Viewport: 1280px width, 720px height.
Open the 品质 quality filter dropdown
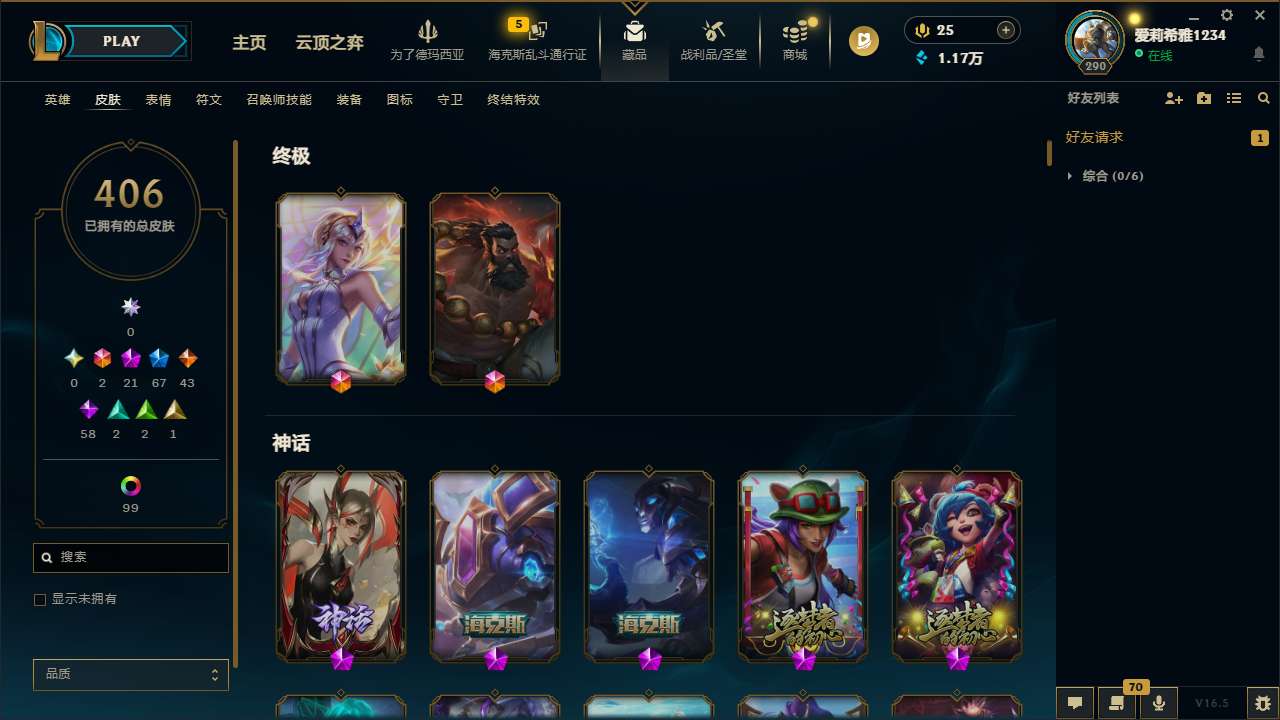tap(130, 674)
